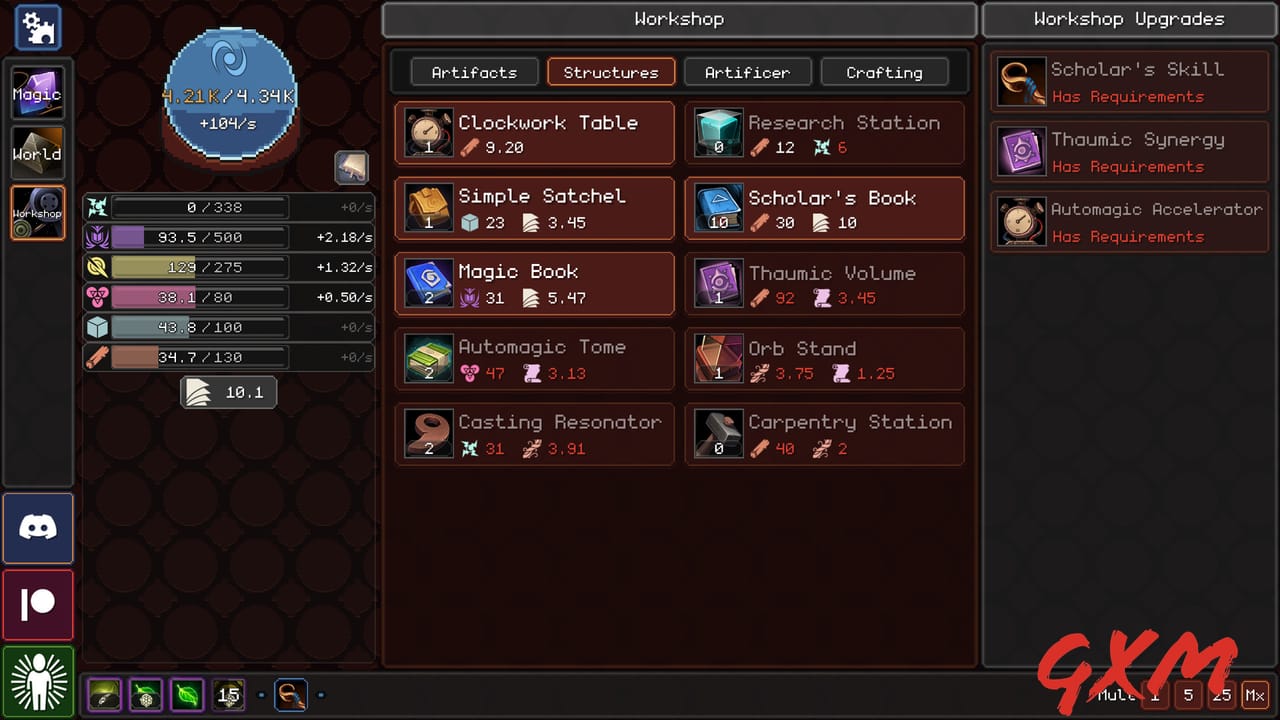Switch multiplier back to 1
Image resolution: width=1280 pixels, height=720 pixels.
click(x=1155, y=694)
